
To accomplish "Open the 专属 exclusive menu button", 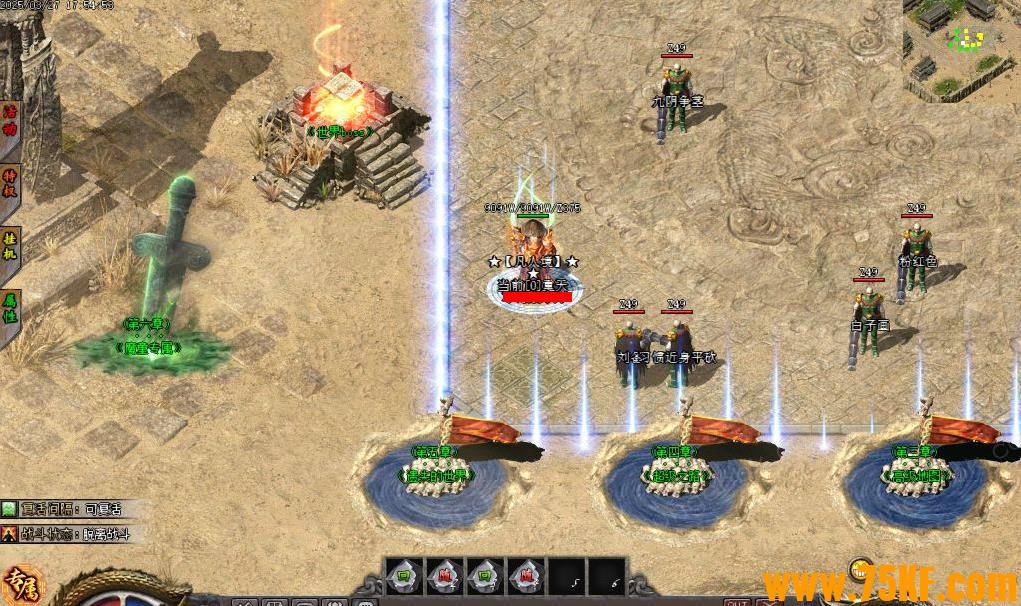I will [22, 585].
